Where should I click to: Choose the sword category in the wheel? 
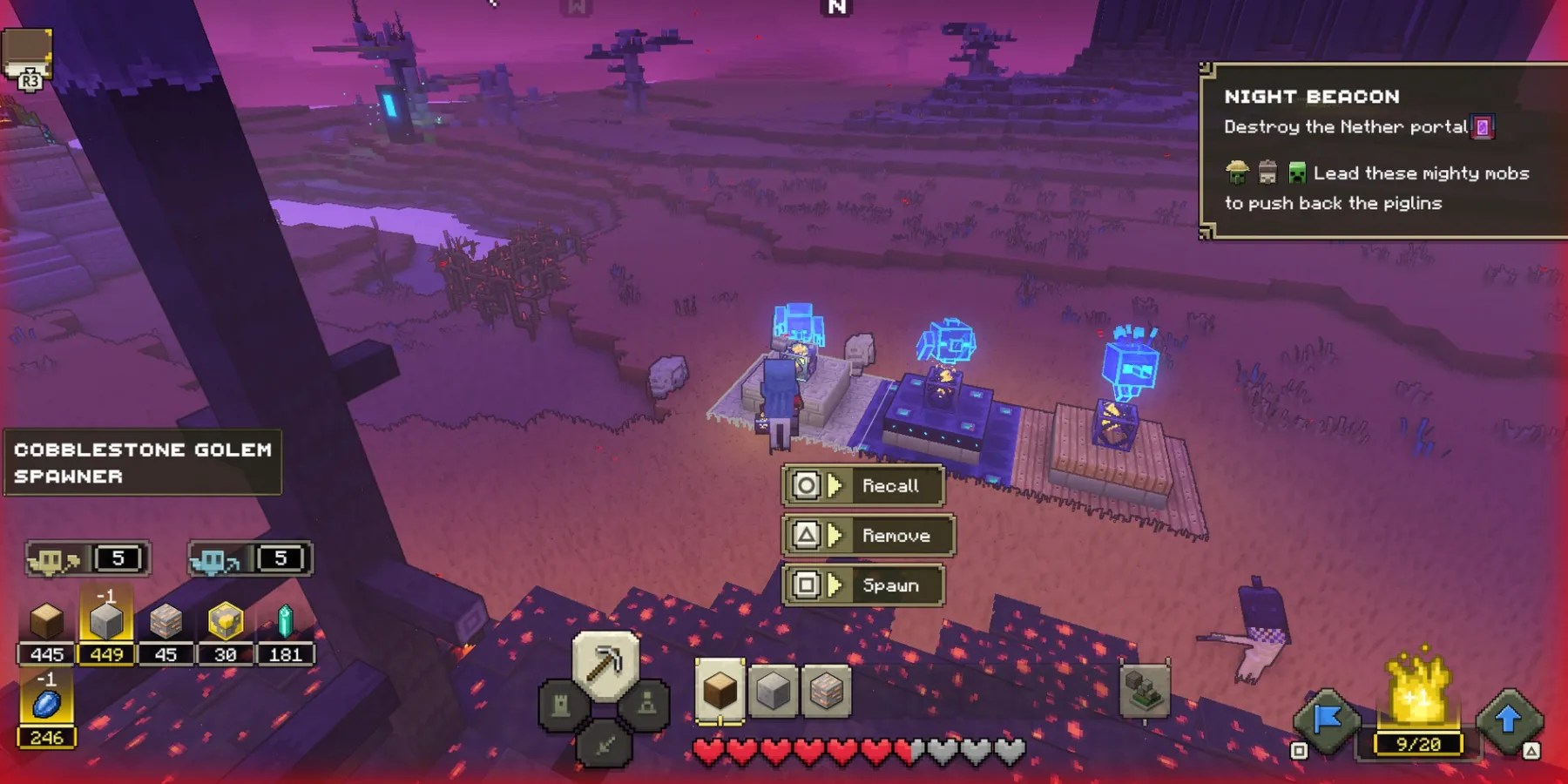[x=605, y=745]
